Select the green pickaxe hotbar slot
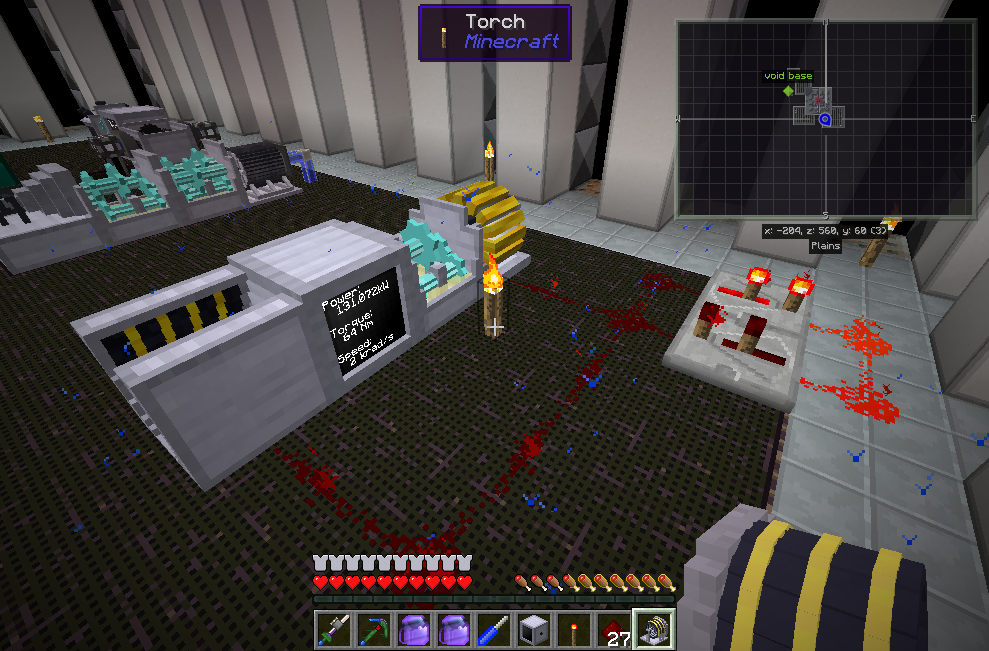 373,630
